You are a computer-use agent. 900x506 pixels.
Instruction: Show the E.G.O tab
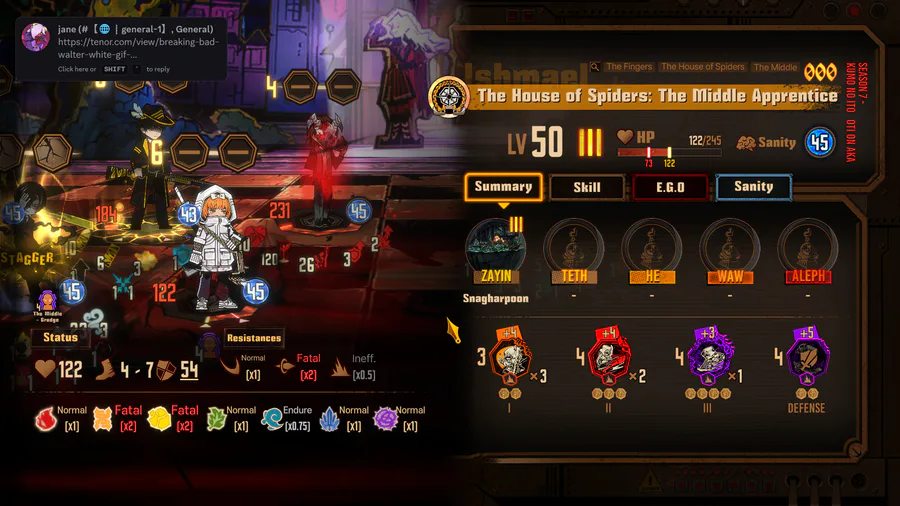(670, 187)
